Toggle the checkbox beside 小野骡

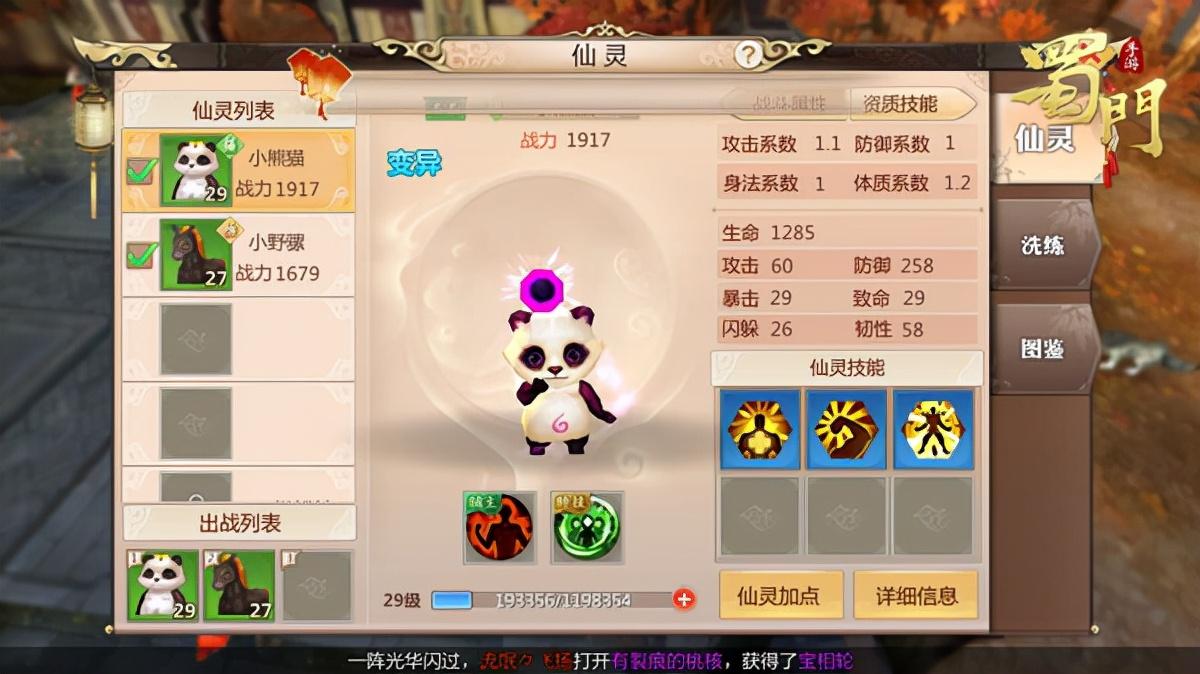tap(140, 255)
